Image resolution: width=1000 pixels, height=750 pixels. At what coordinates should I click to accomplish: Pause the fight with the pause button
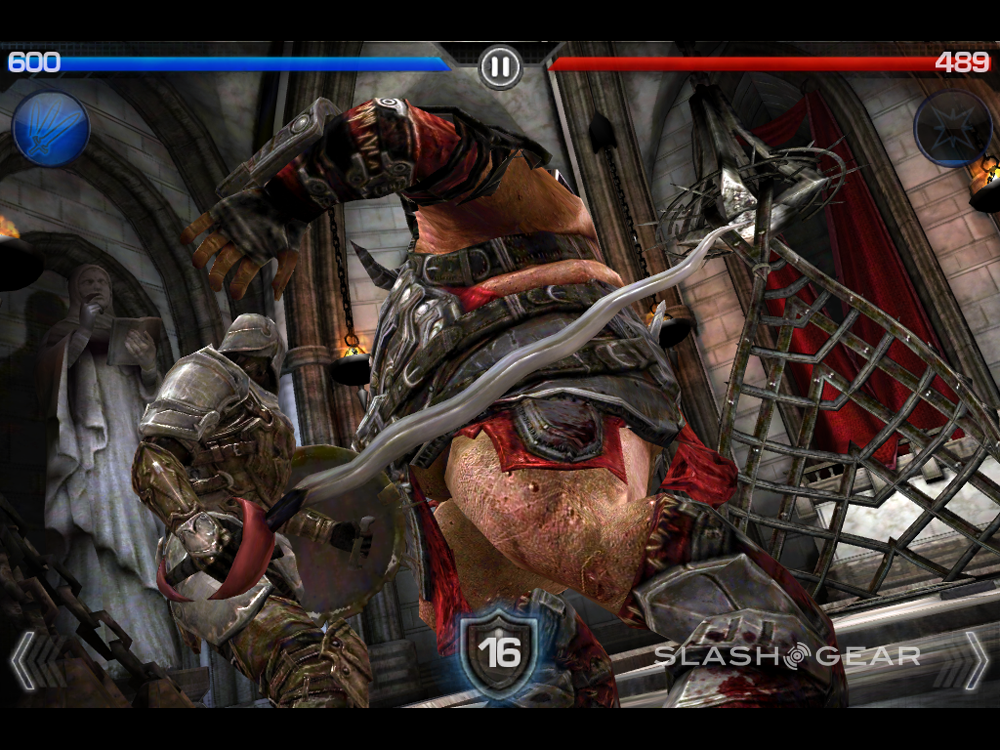pos(500,67)
